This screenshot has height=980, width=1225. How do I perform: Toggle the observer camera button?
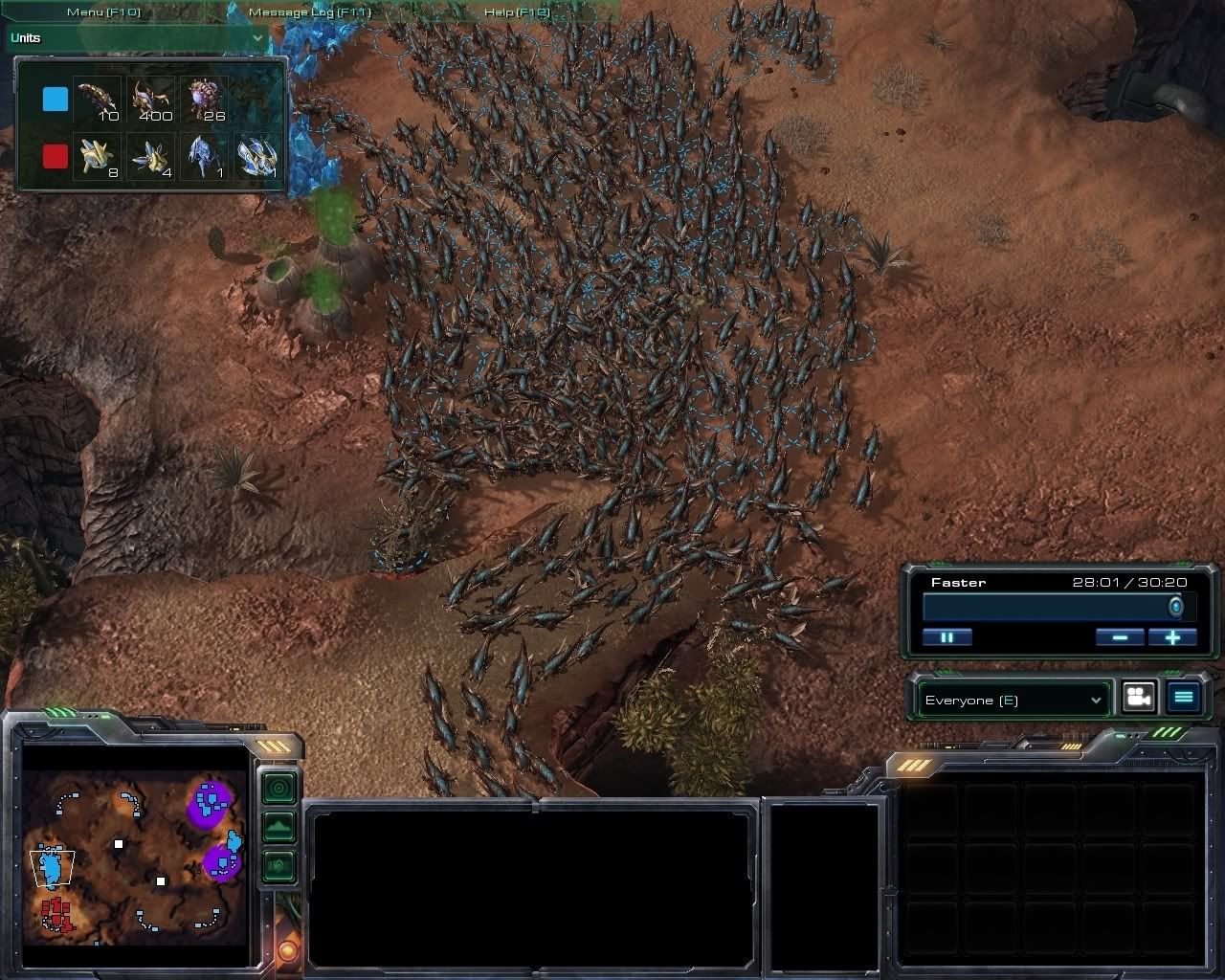pyautogui.click(x=1138, y=698)
